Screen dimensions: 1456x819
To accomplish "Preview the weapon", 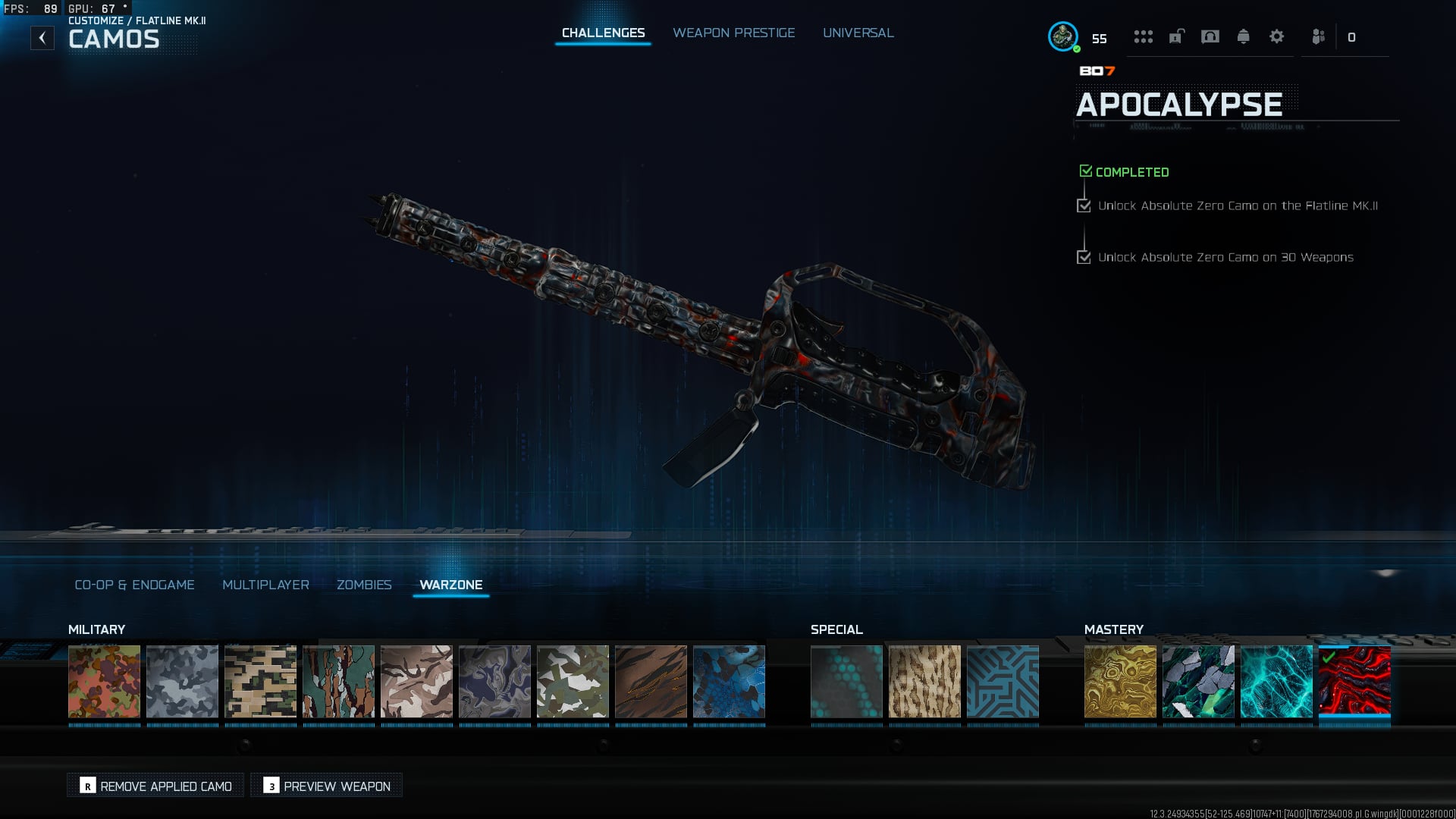I will click(x=327, y=786).
